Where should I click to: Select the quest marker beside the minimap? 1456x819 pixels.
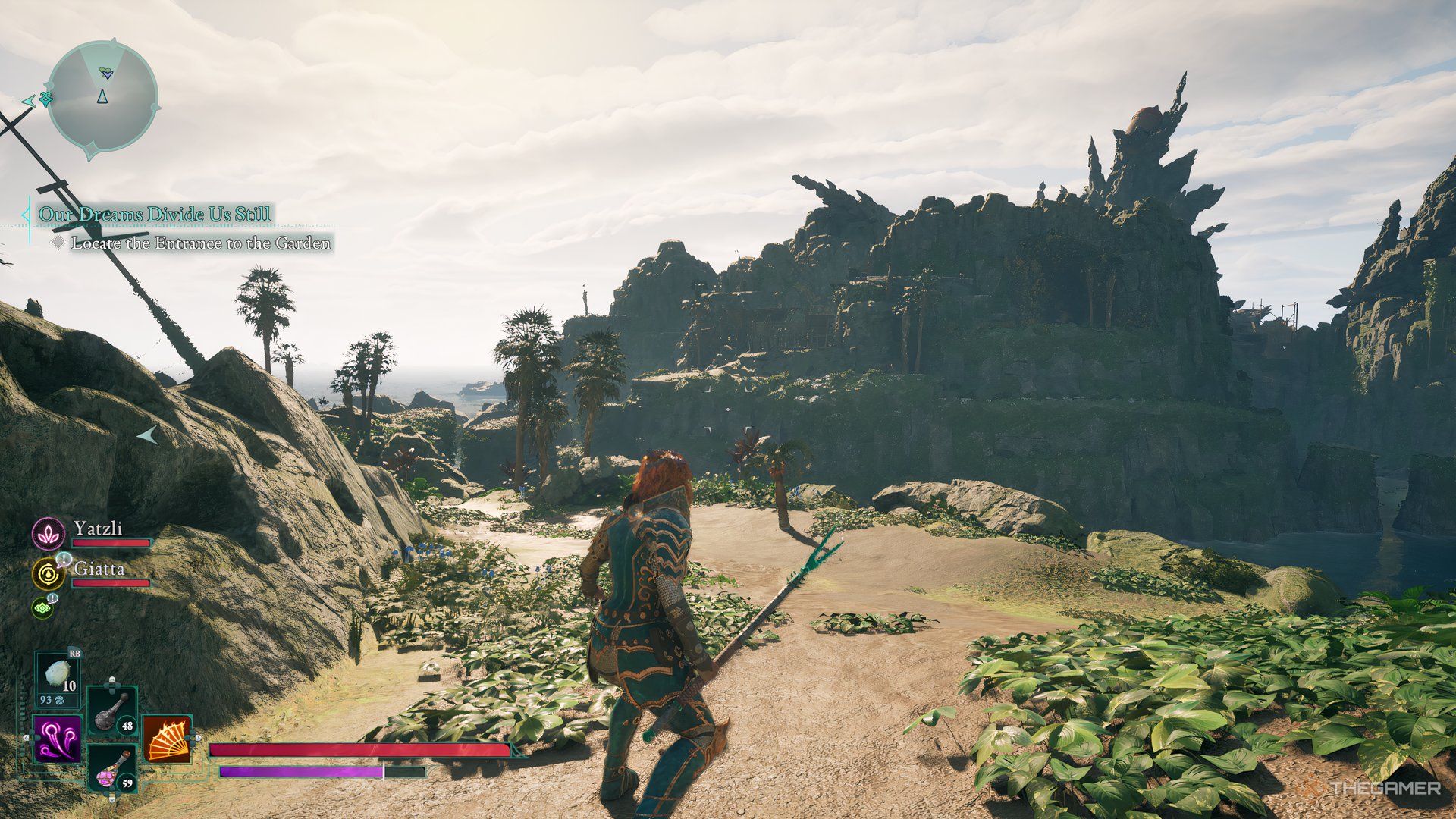pyautogui.click(x=45, y=99)
